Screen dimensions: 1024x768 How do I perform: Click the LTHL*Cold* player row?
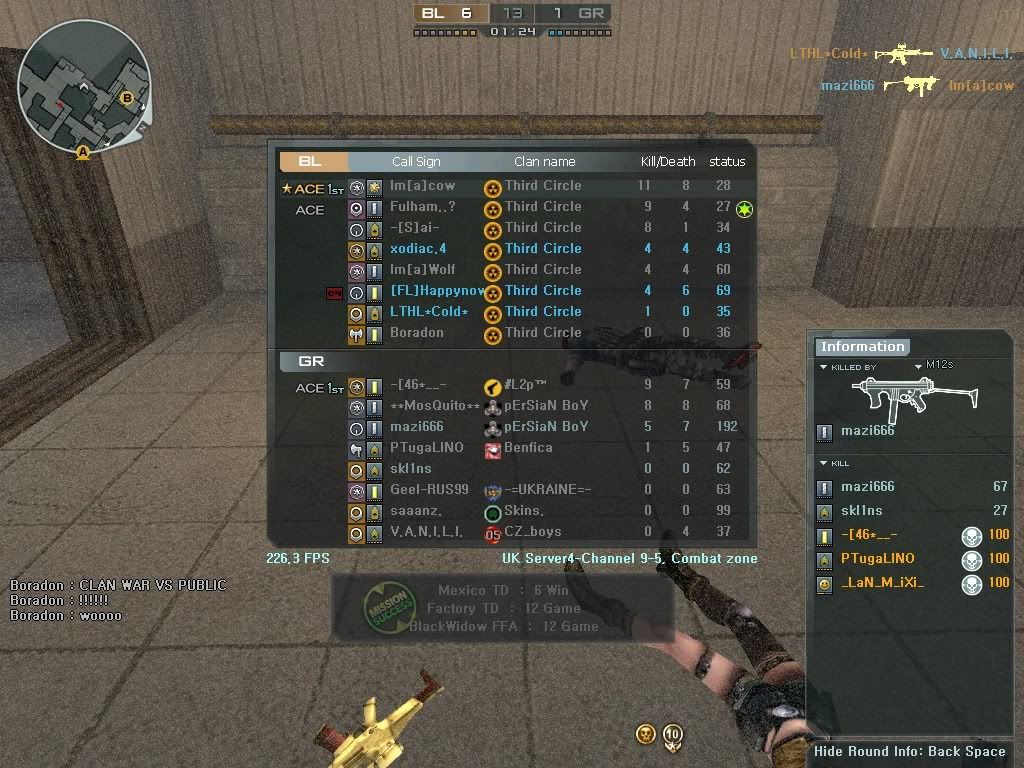click(x=512, y=312)
